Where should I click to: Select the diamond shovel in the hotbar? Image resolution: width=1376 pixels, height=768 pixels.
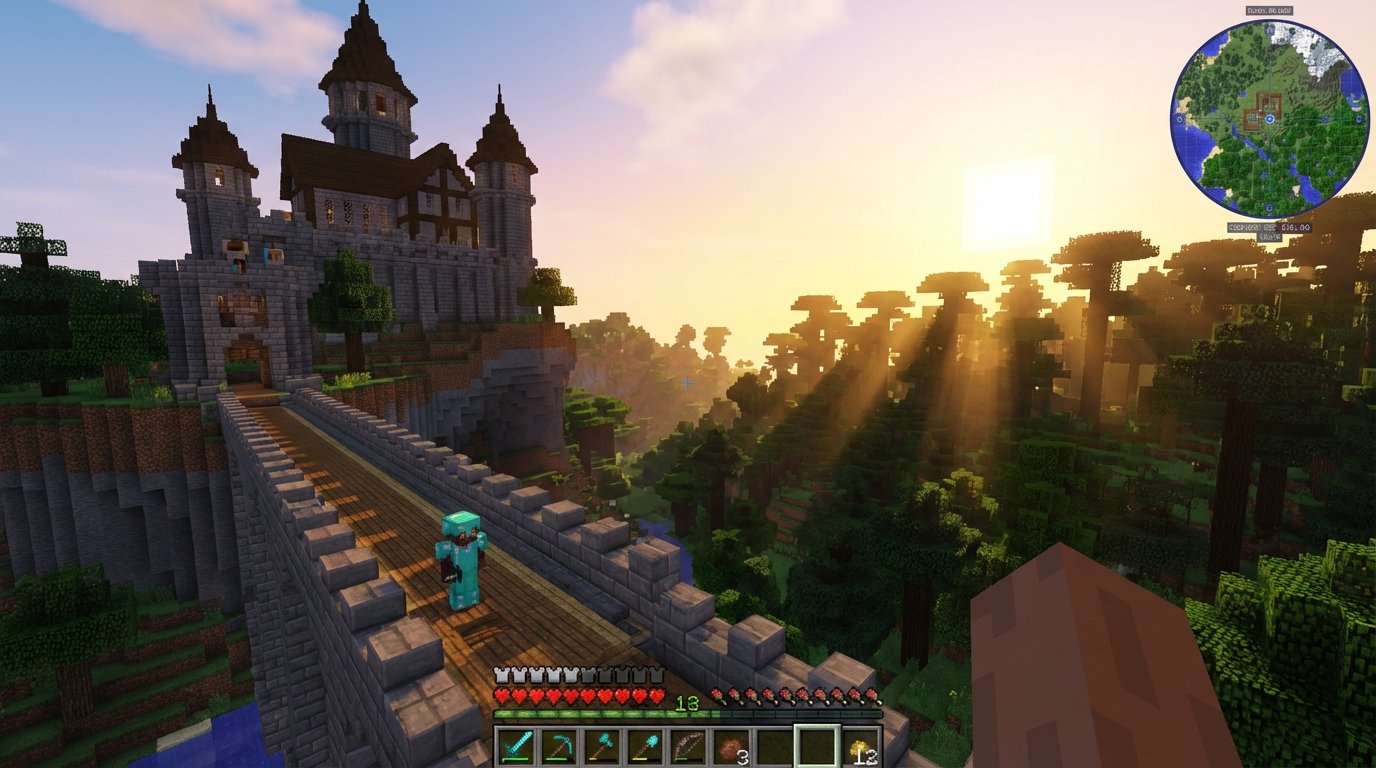click(x=643, y=746)
